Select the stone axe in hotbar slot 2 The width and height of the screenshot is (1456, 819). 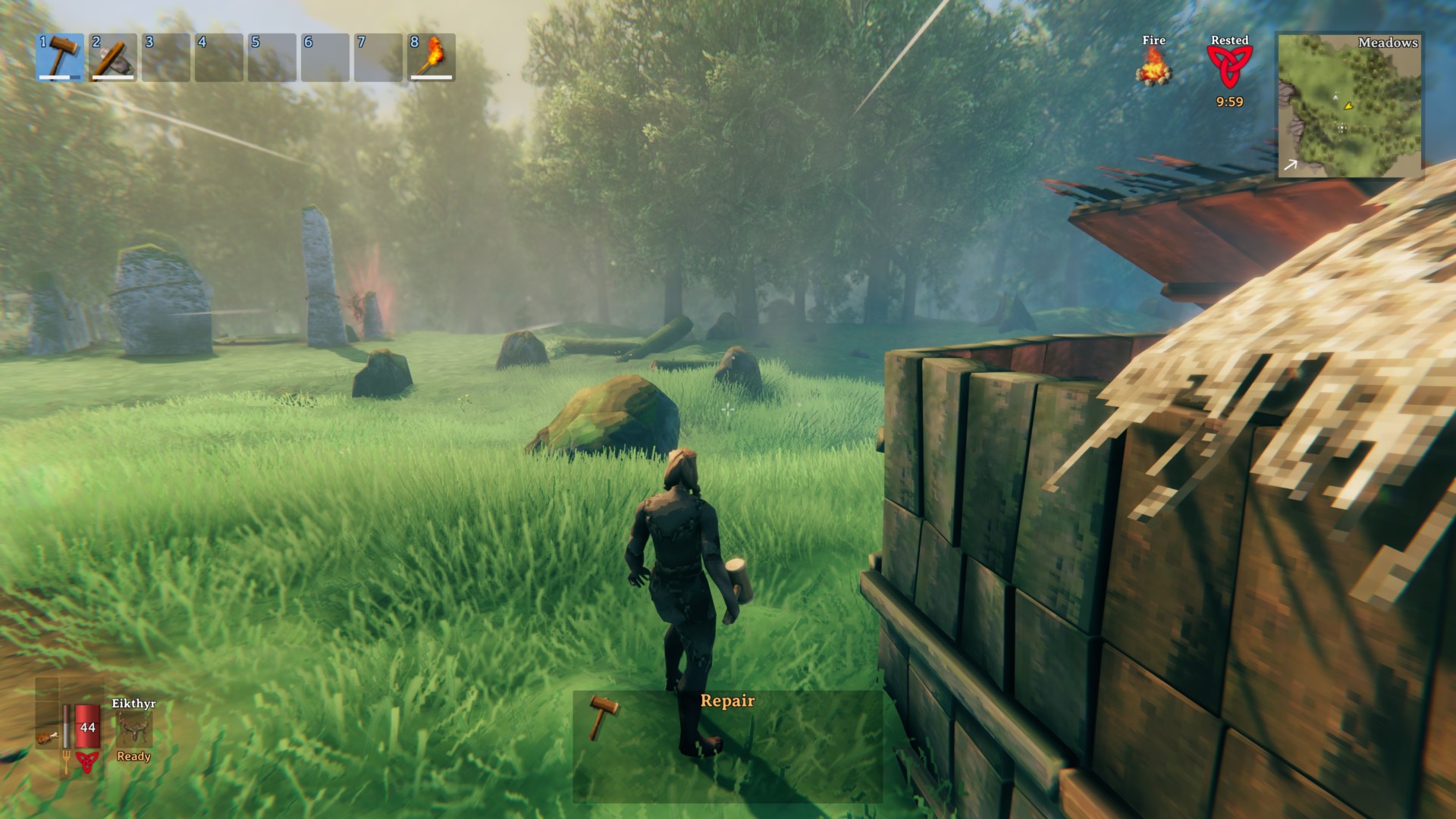click(113, 57)
